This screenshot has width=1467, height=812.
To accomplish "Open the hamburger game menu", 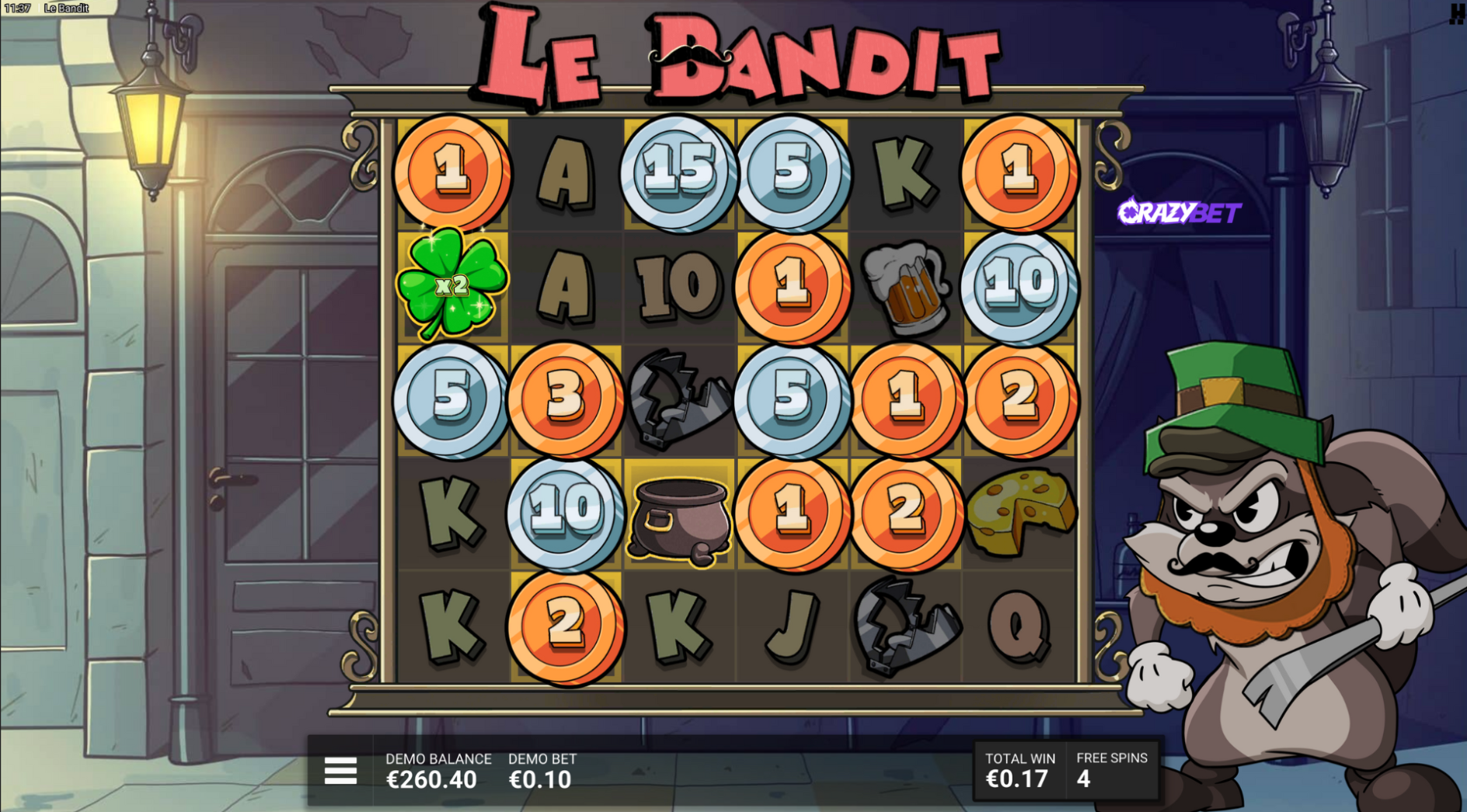I will tap(340, 770).
